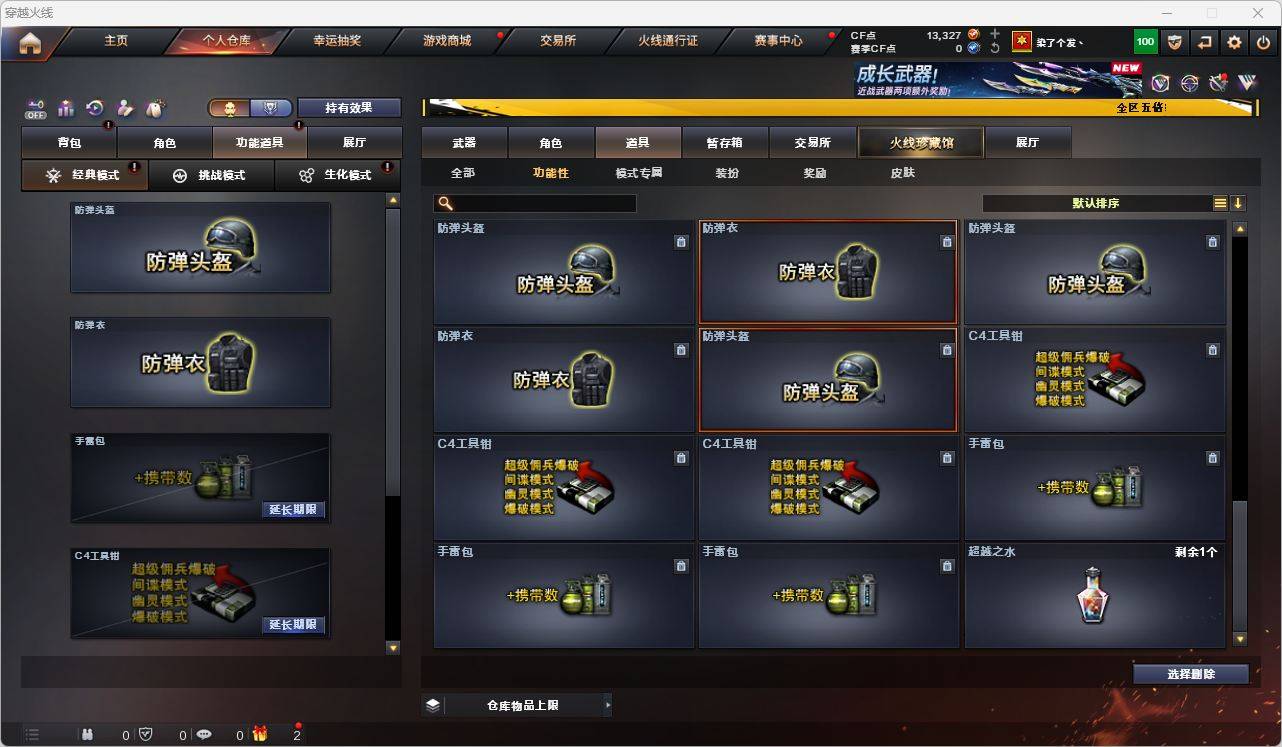Click the 超越之水 potion thumbnail

(1094, 595)
